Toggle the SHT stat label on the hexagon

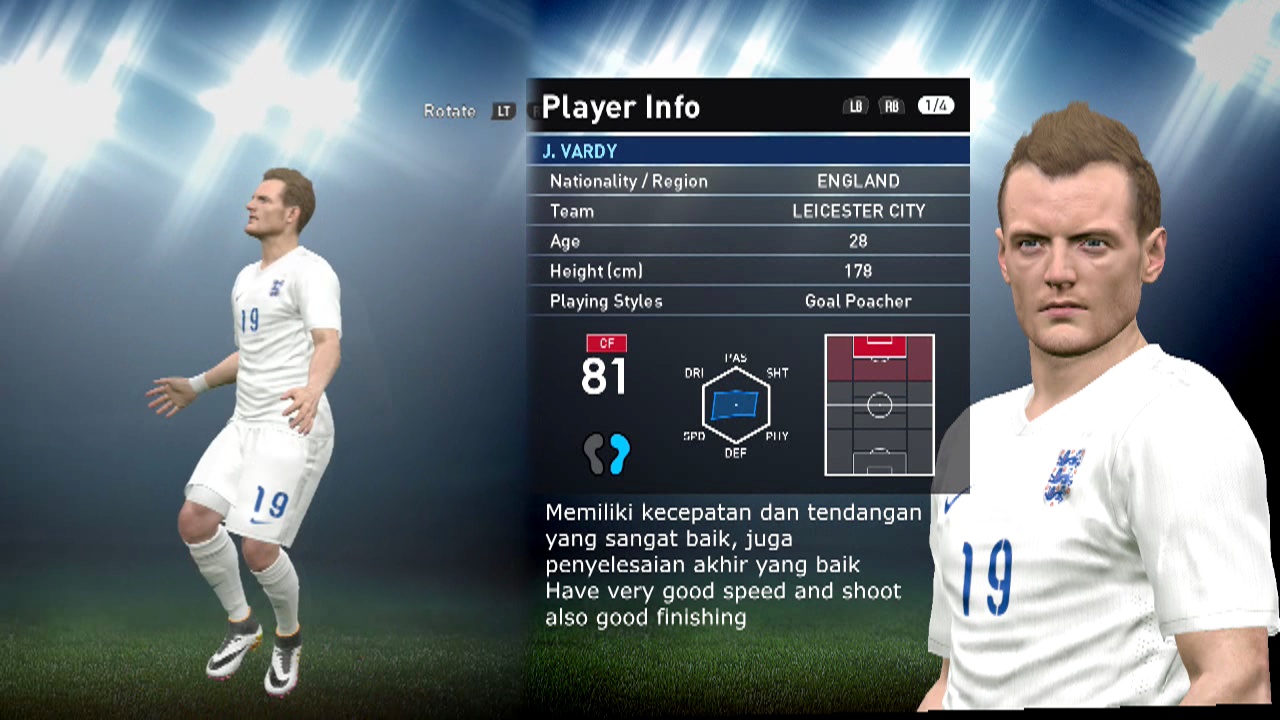tap(778, 374)
